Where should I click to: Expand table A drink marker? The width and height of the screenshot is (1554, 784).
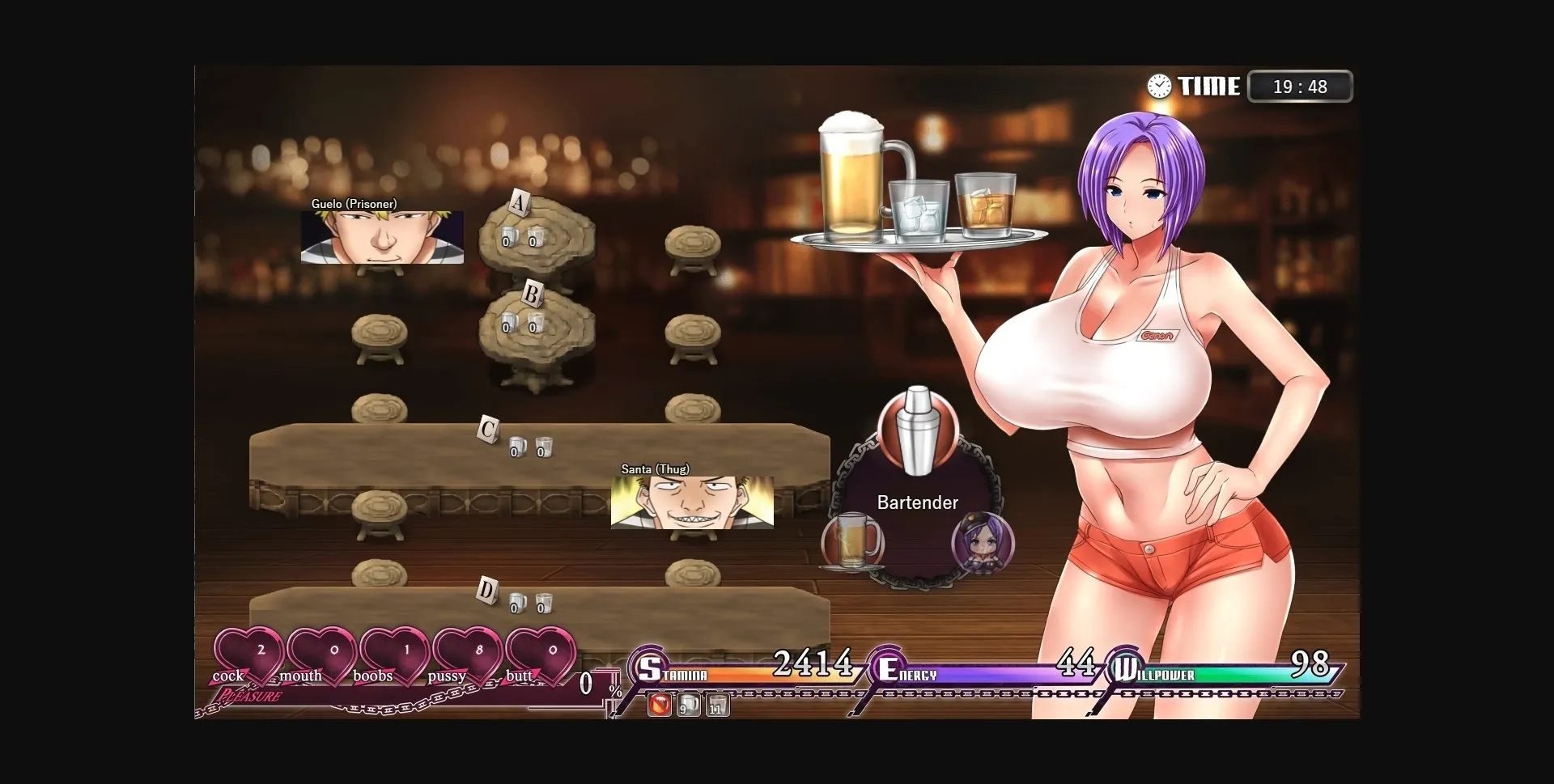(518, 205)
